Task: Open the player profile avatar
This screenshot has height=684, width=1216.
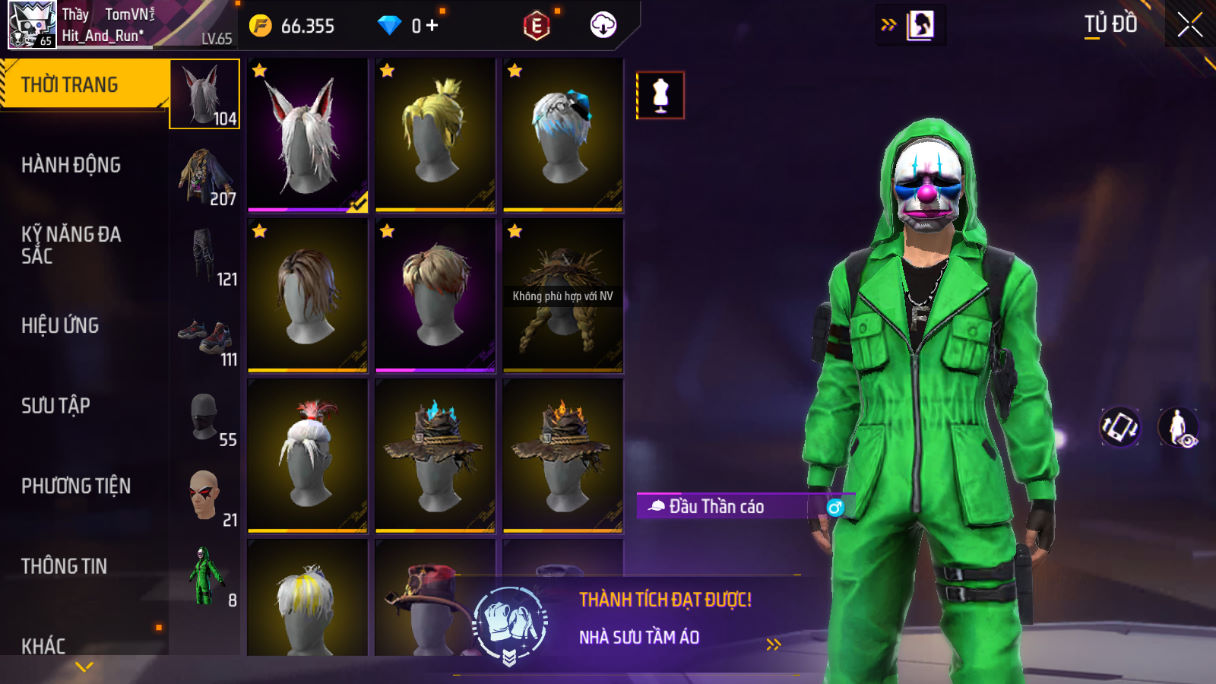Action: coord(32,25)
